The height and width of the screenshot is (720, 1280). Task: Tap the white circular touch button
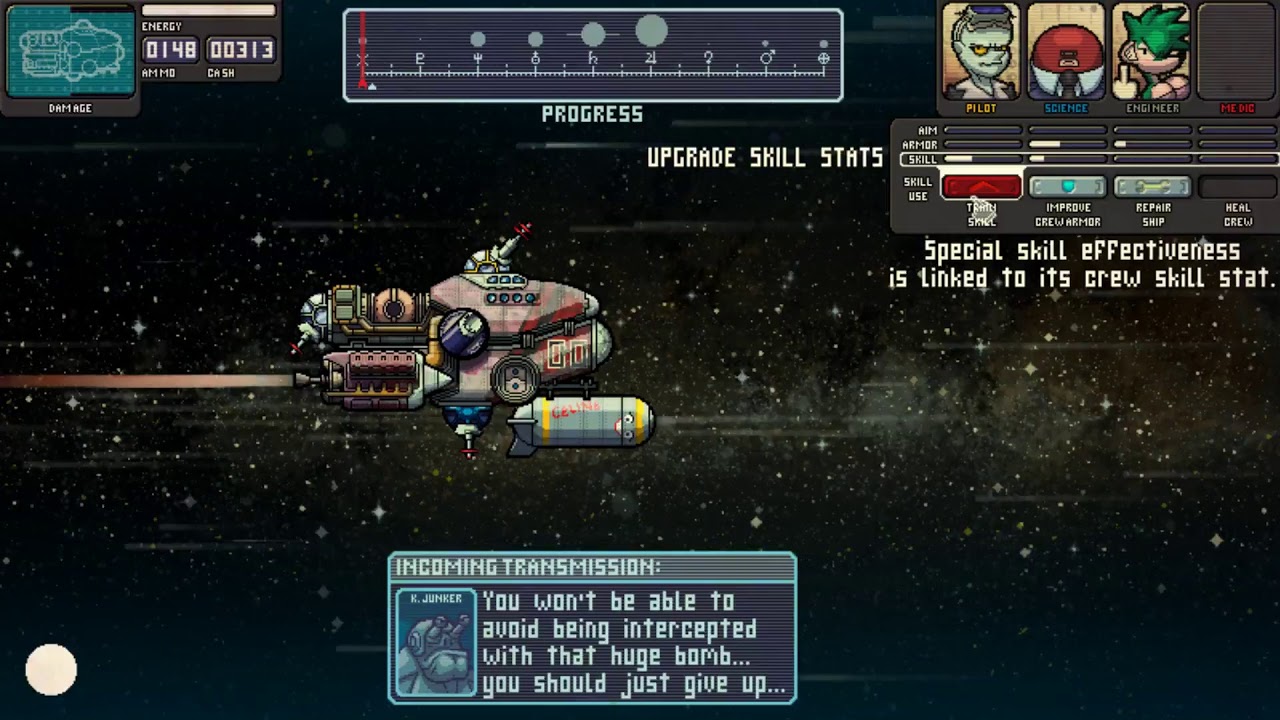51,669
